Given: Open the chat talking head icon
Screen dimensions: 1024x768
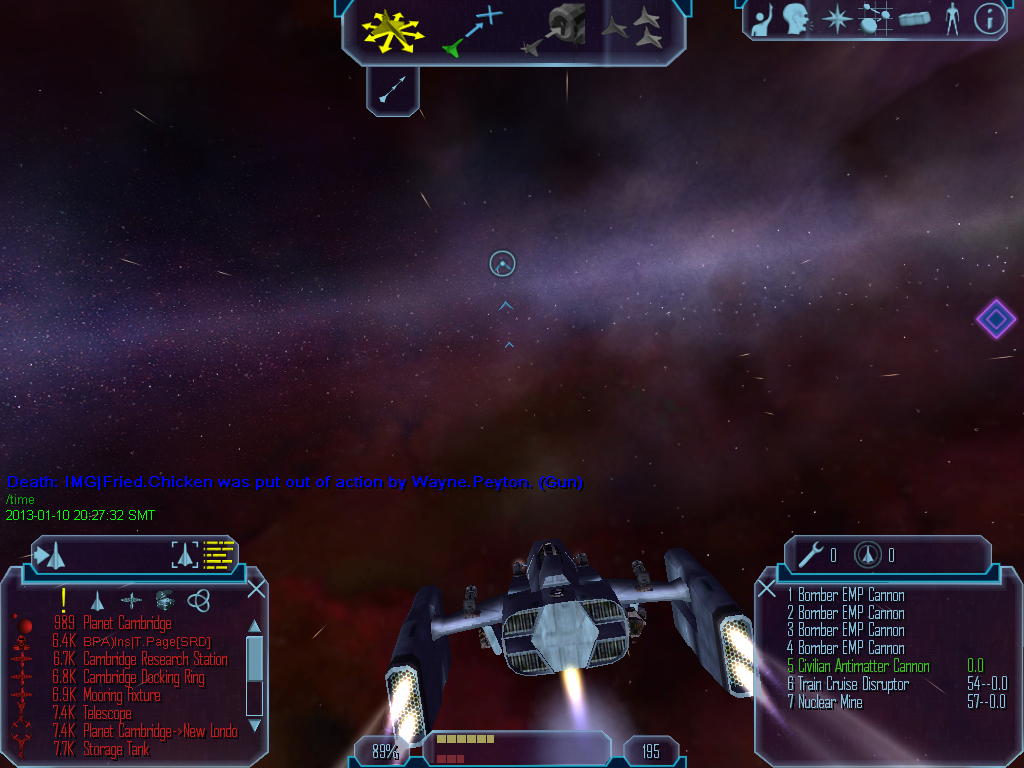Looking at the screenshot, I should pyautogui.click(x=796, y=19).
